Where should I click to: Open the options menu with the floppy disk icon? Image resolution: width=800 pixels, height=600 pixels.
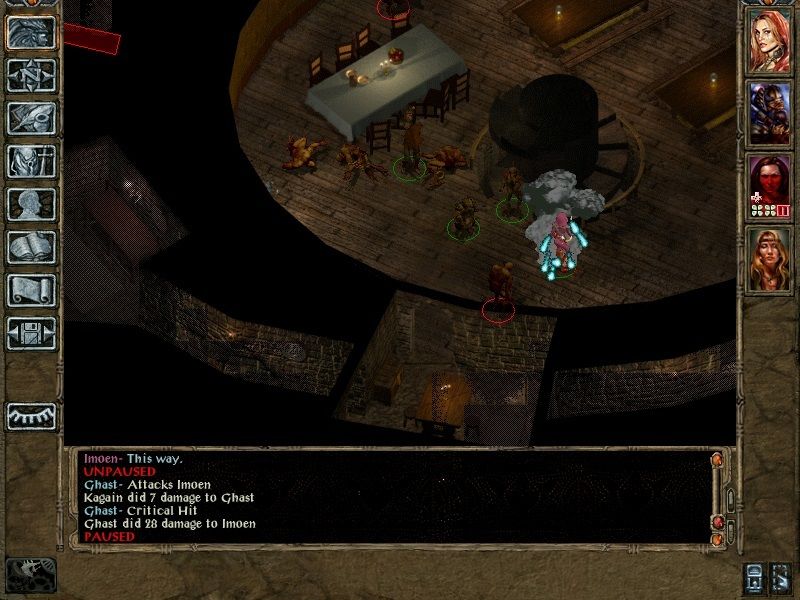coord(31,333)
